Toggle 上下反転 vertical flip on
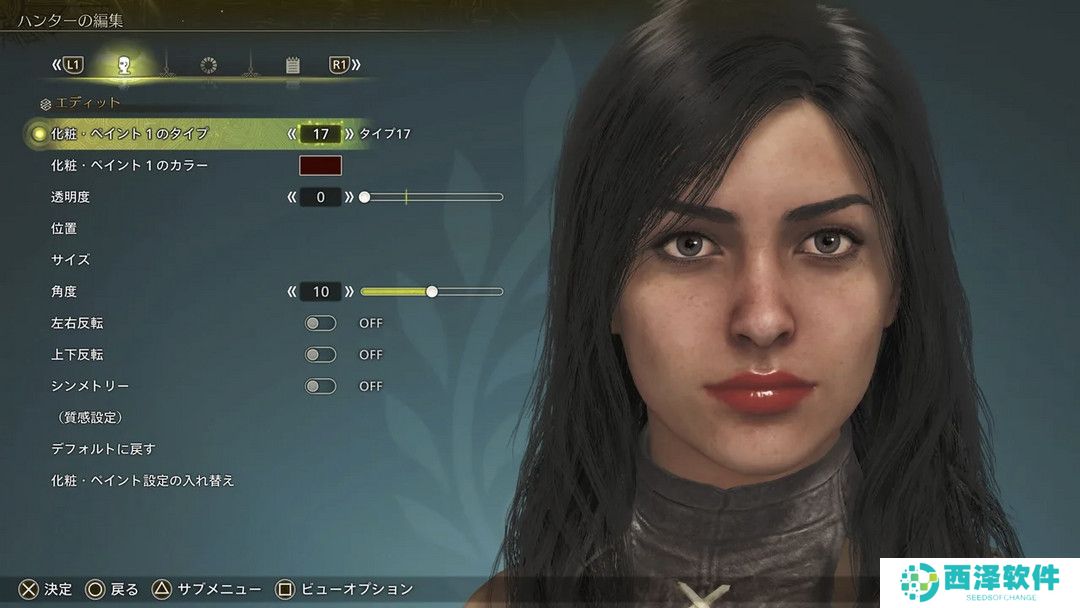The width and height of the screenshot is (1080, 608). [x=320, y=354]
